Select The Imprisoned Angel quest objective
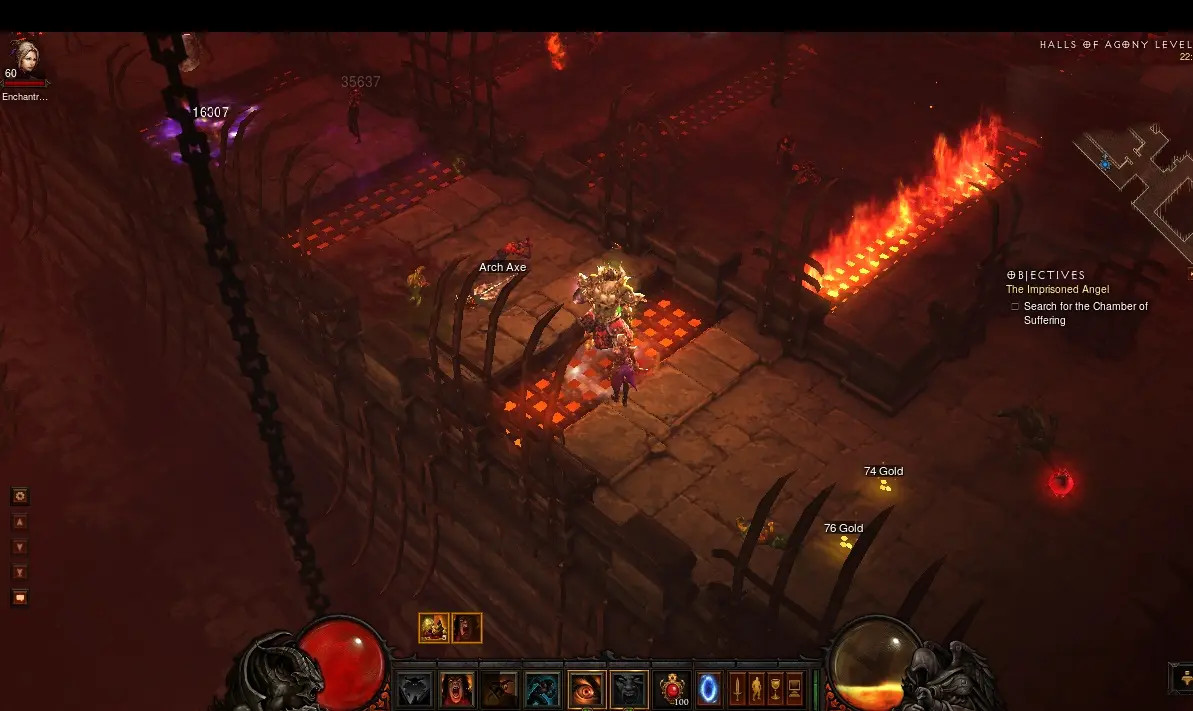Viewport: 1193px width, 711px height. coord(1057,290)
